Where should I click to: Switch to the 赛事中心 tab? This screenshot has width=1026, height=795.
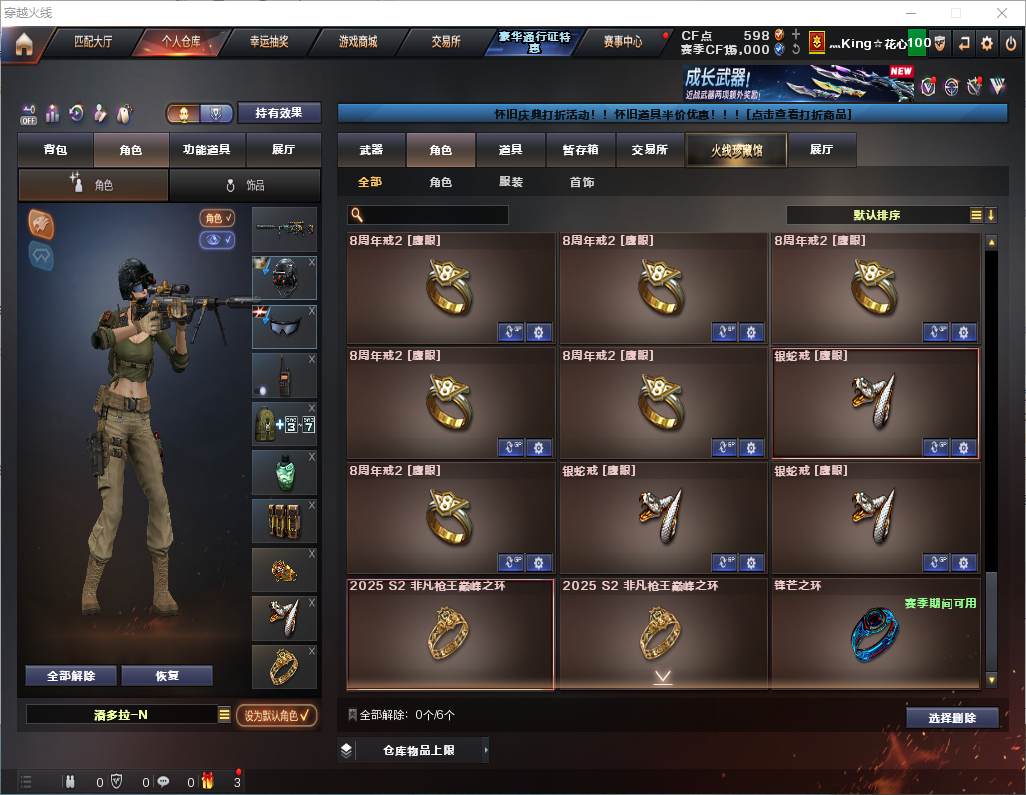(622, 42)
